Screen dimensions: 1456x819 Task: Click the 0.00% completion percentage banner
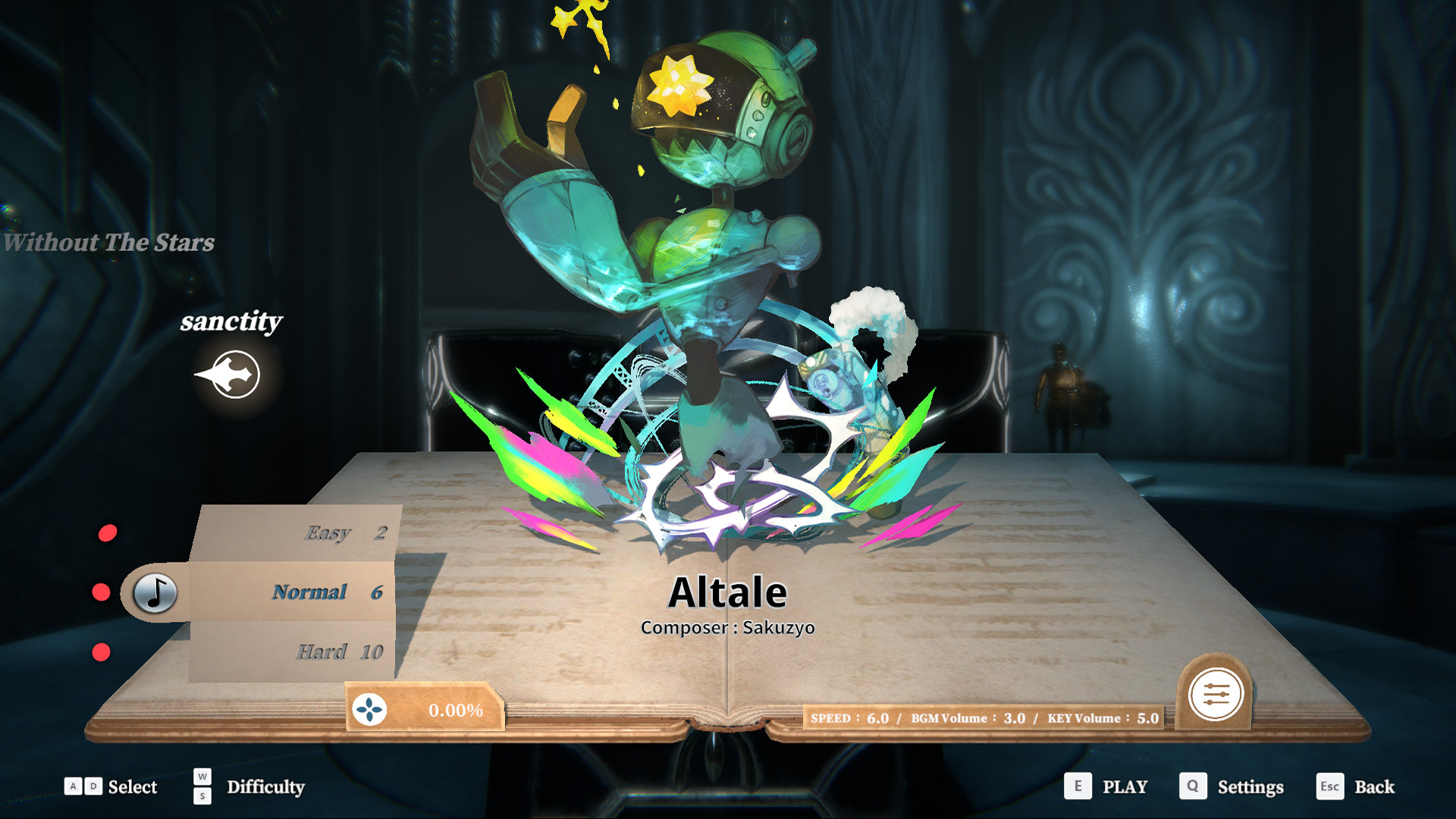click(455, 711)
